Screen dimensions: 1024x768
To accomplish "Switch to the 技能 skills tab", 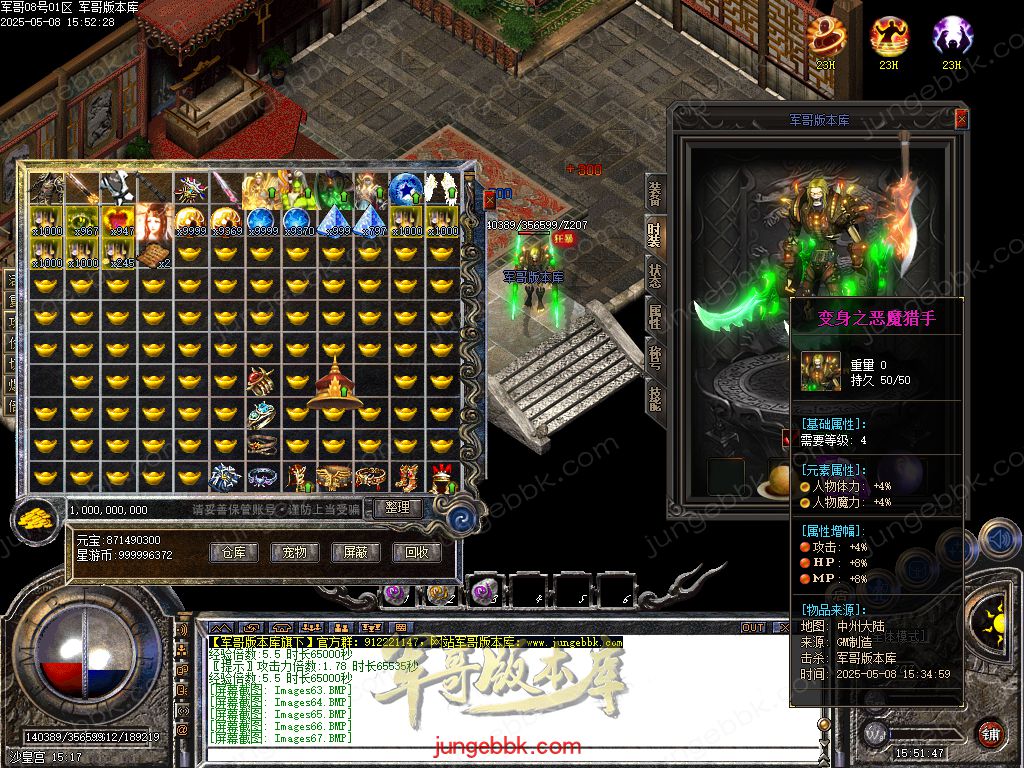I will [x=655, y=397].
